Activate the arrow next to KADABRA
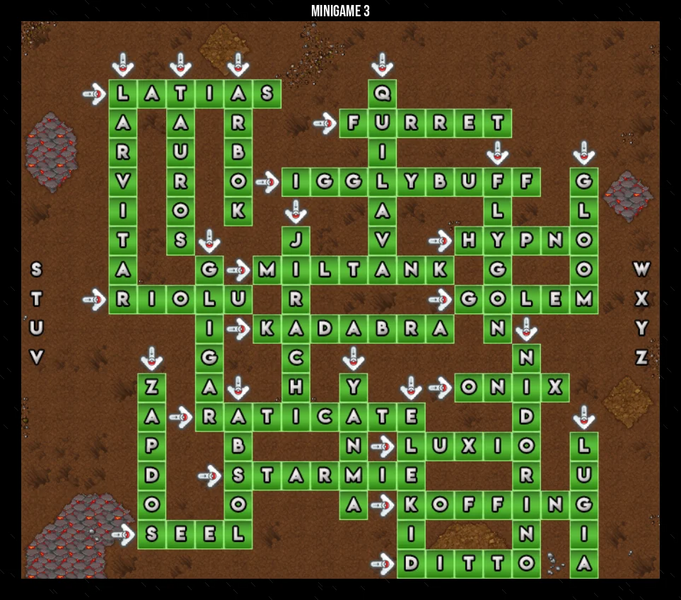Image resolution: width=681 pixels, height=600 pixels. pos(238,327)
